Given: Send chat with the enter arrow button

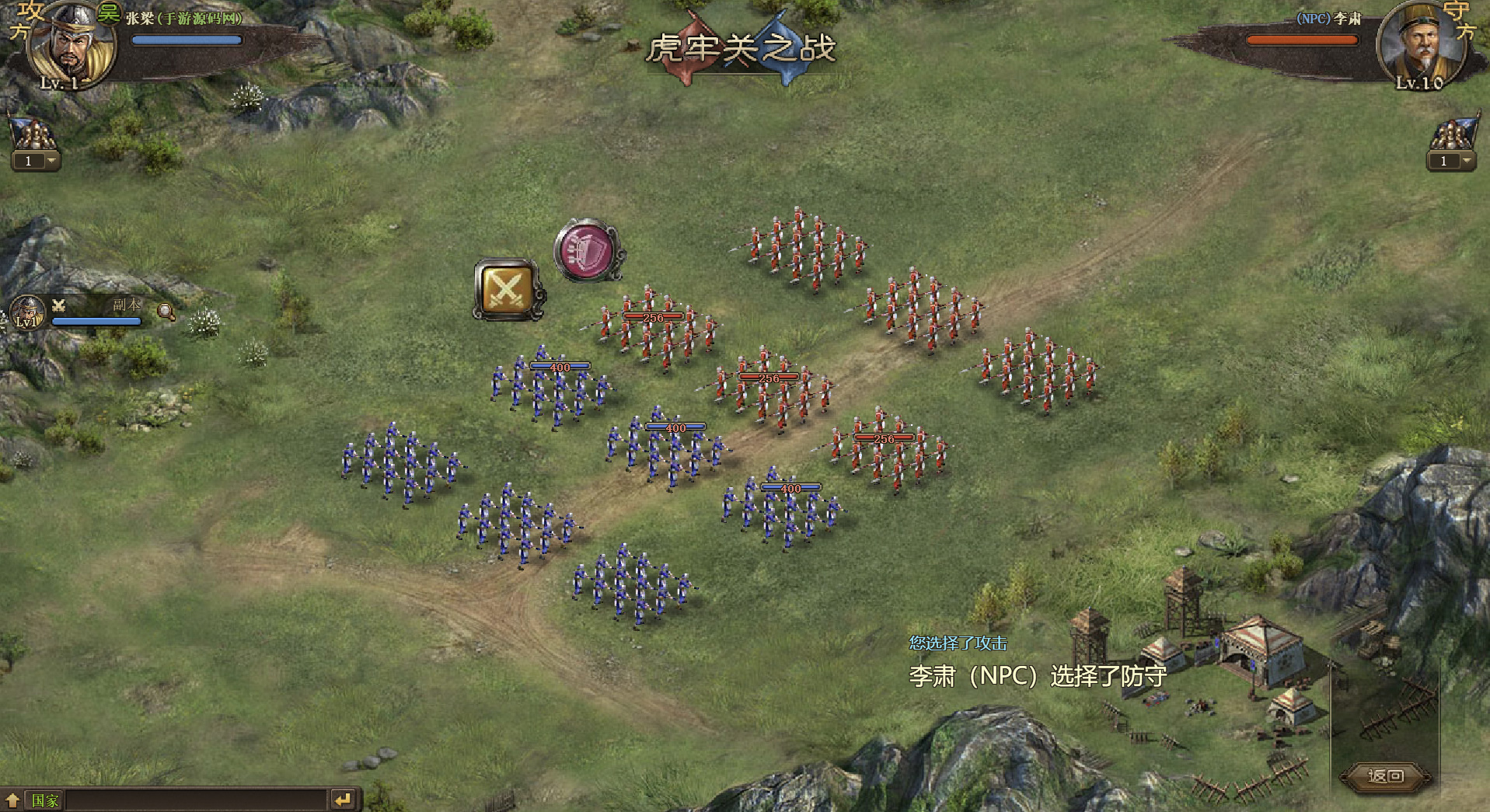Looking at the screenshot, I should coord(343,799).
